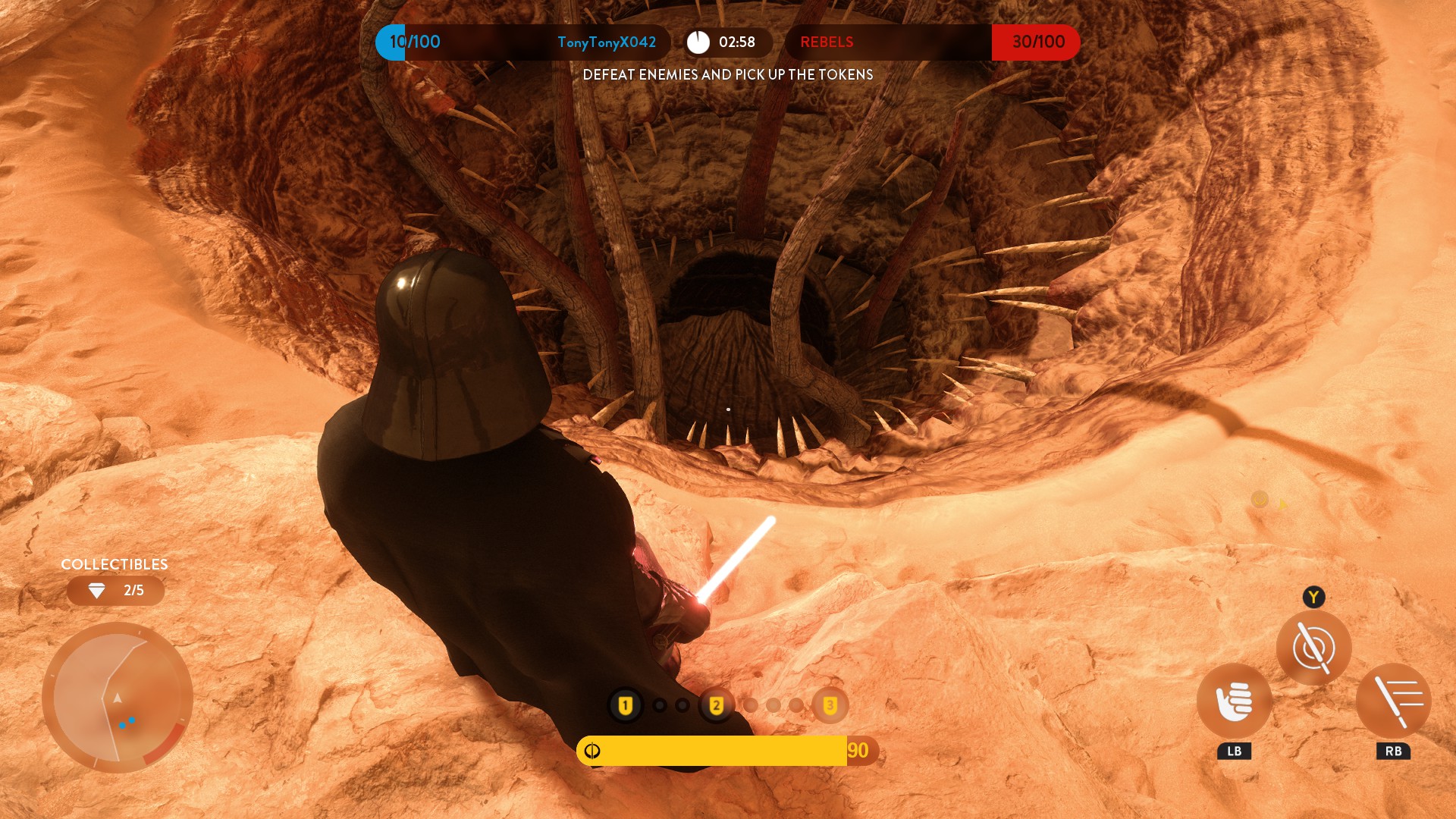The height and width of the screenshot is (819, 1456).
Task: Select the gold badge numbered 1
Action: 626,705
